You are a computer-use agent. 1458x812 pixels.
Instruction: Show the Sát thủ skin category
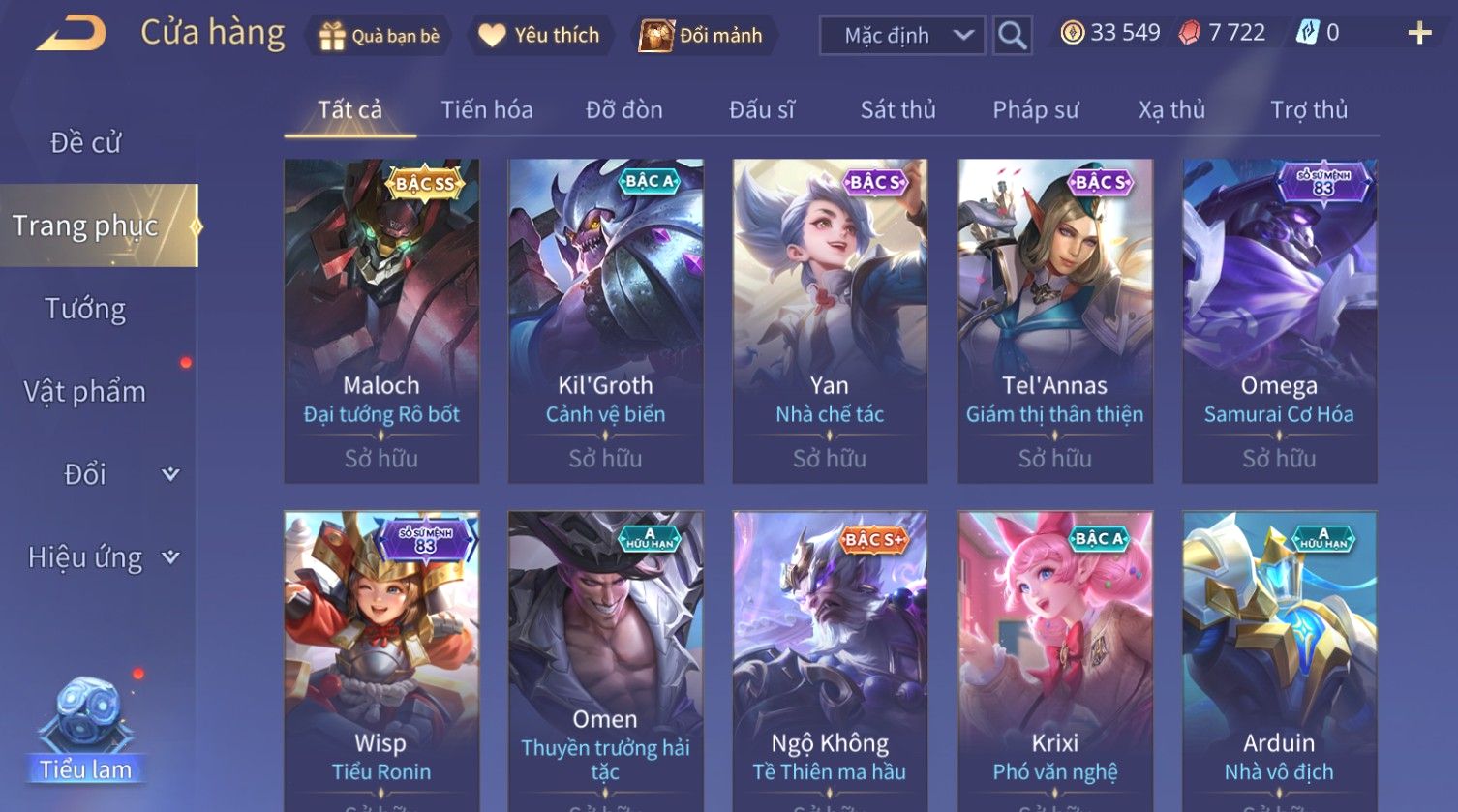pyautogui.click(x=897, y=110)
